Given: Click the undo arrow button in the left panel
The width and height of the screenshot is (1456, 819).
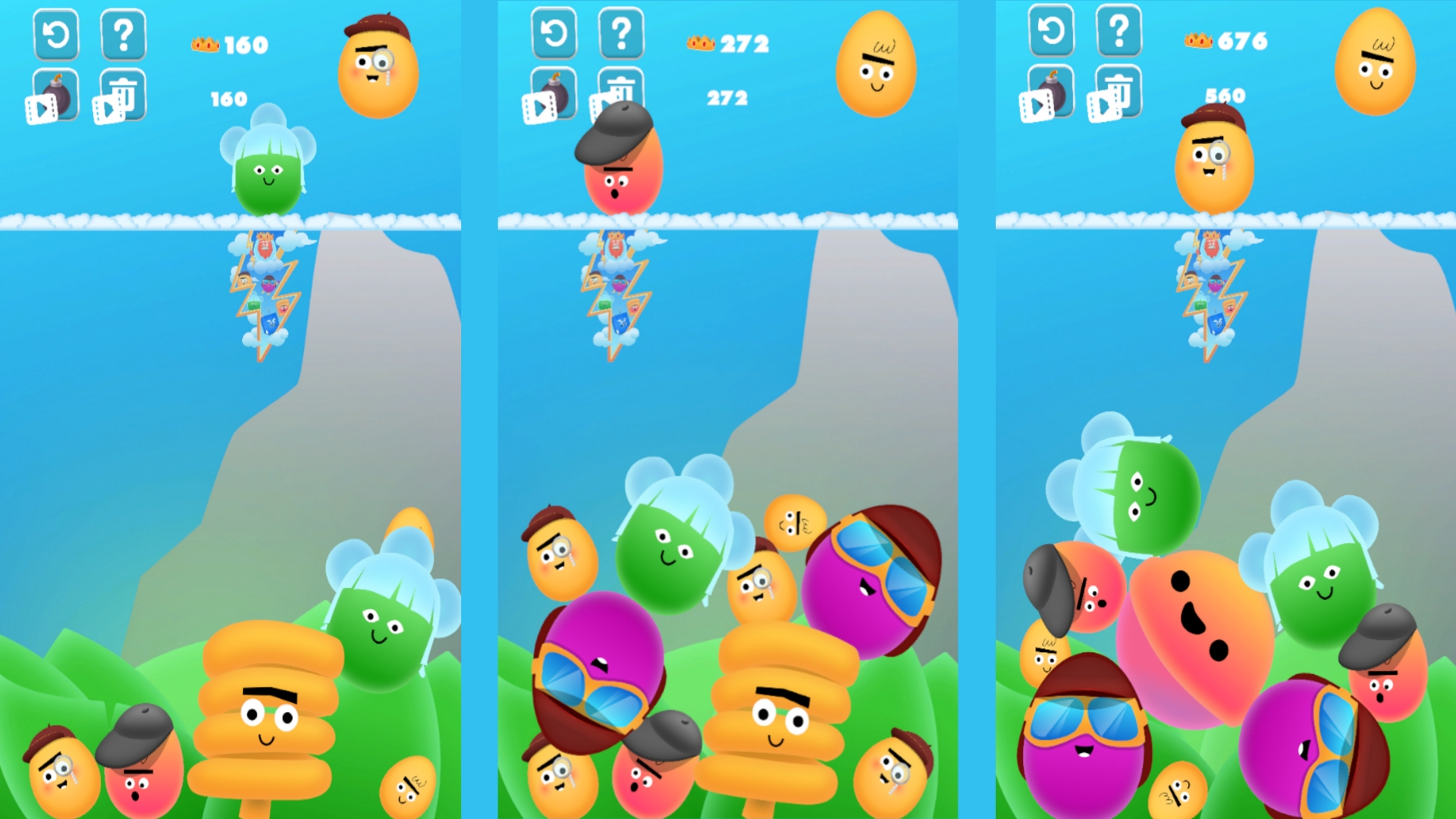Looking at the screenshot, I should pos(55,35).
